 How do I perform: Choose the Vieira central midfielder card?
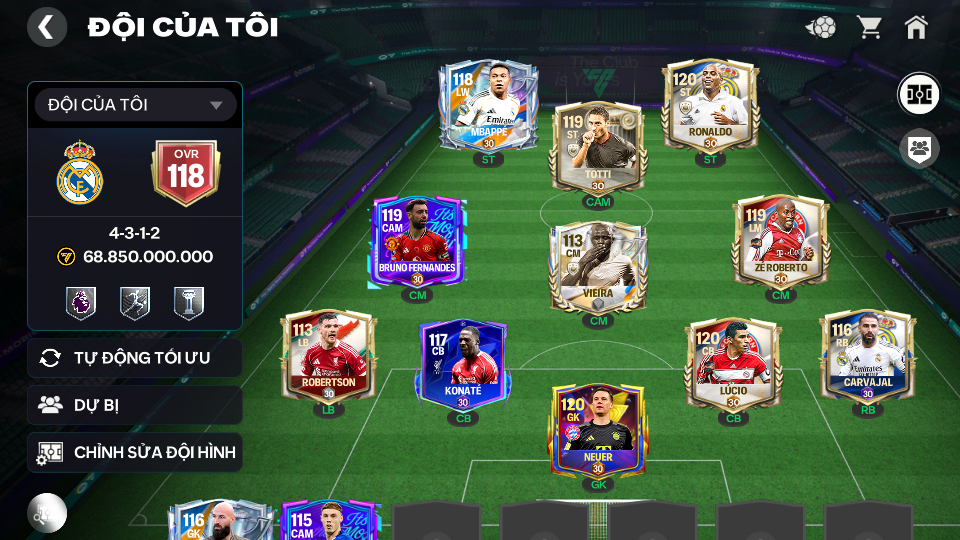pyautogui.click(x=598, y=268)
